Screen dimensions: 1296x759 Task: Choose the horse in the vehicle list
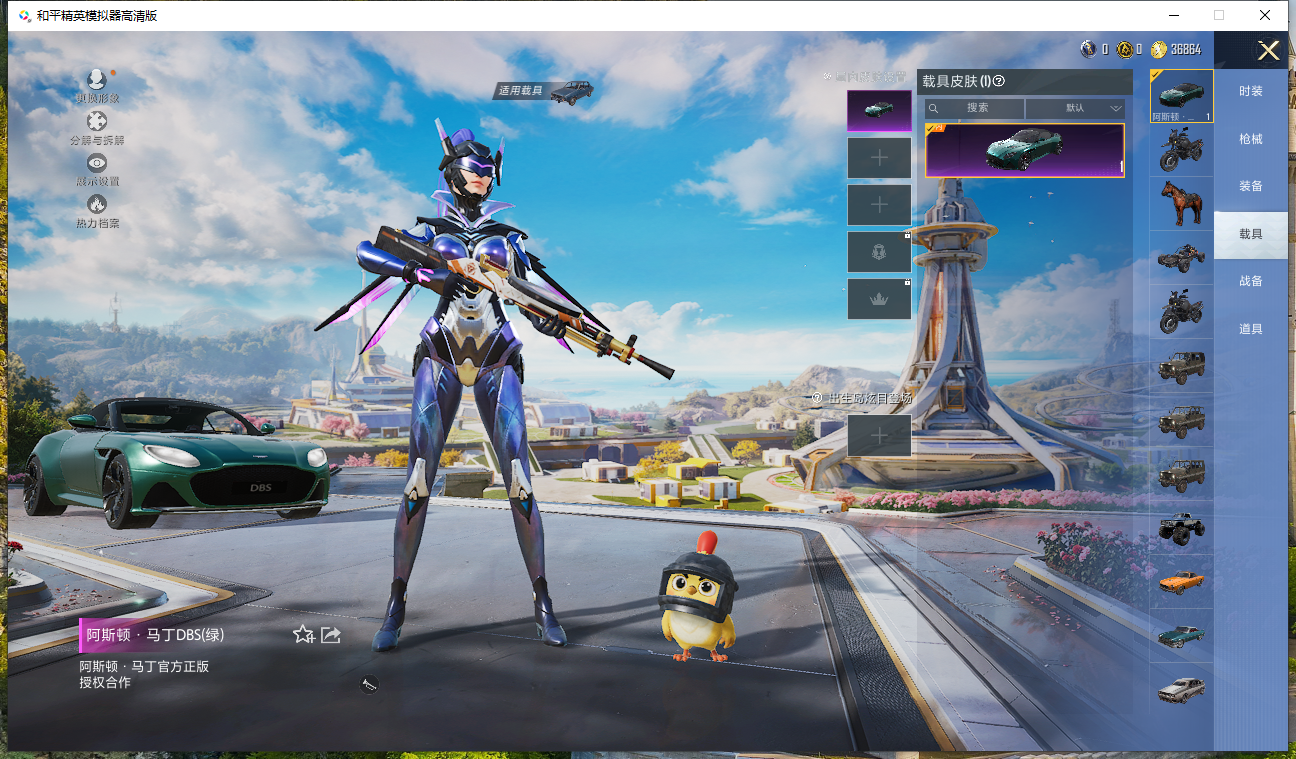tap(1181, 204)
